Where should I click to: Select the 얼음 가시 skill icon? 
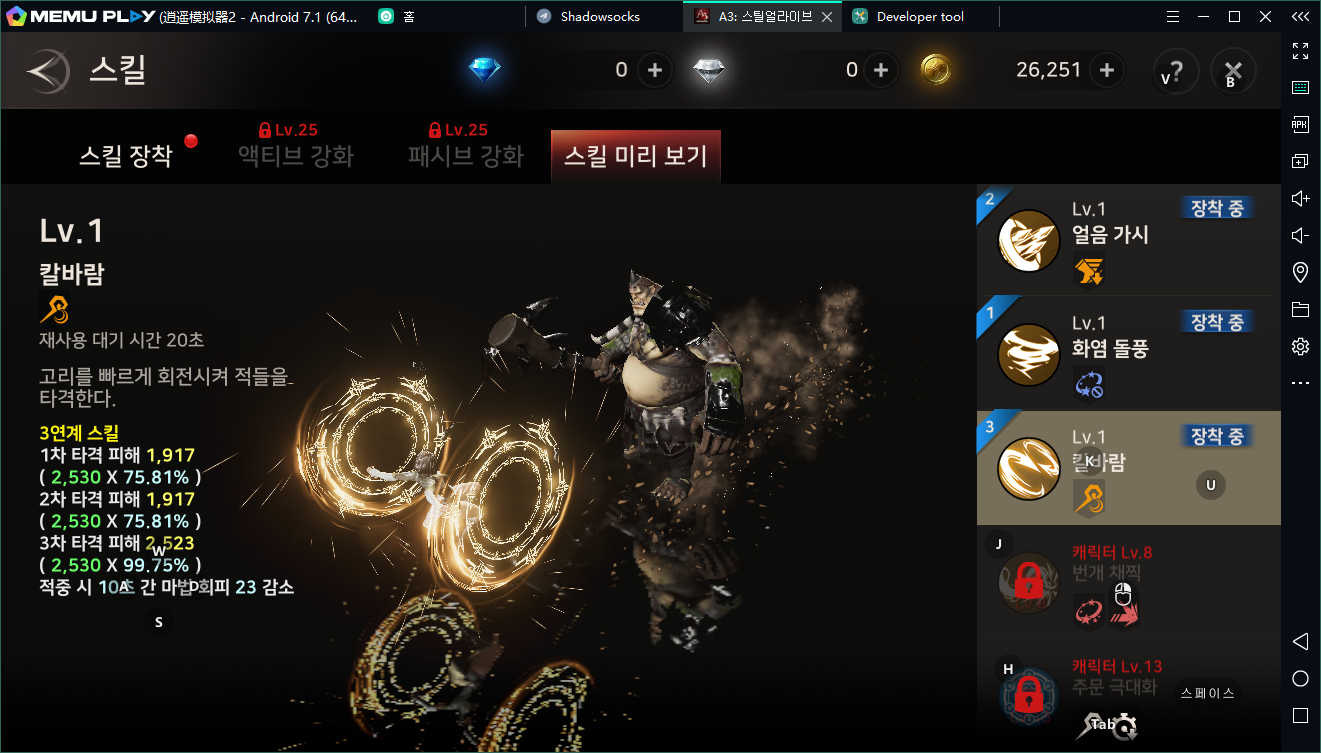[x=1028, y=240]
